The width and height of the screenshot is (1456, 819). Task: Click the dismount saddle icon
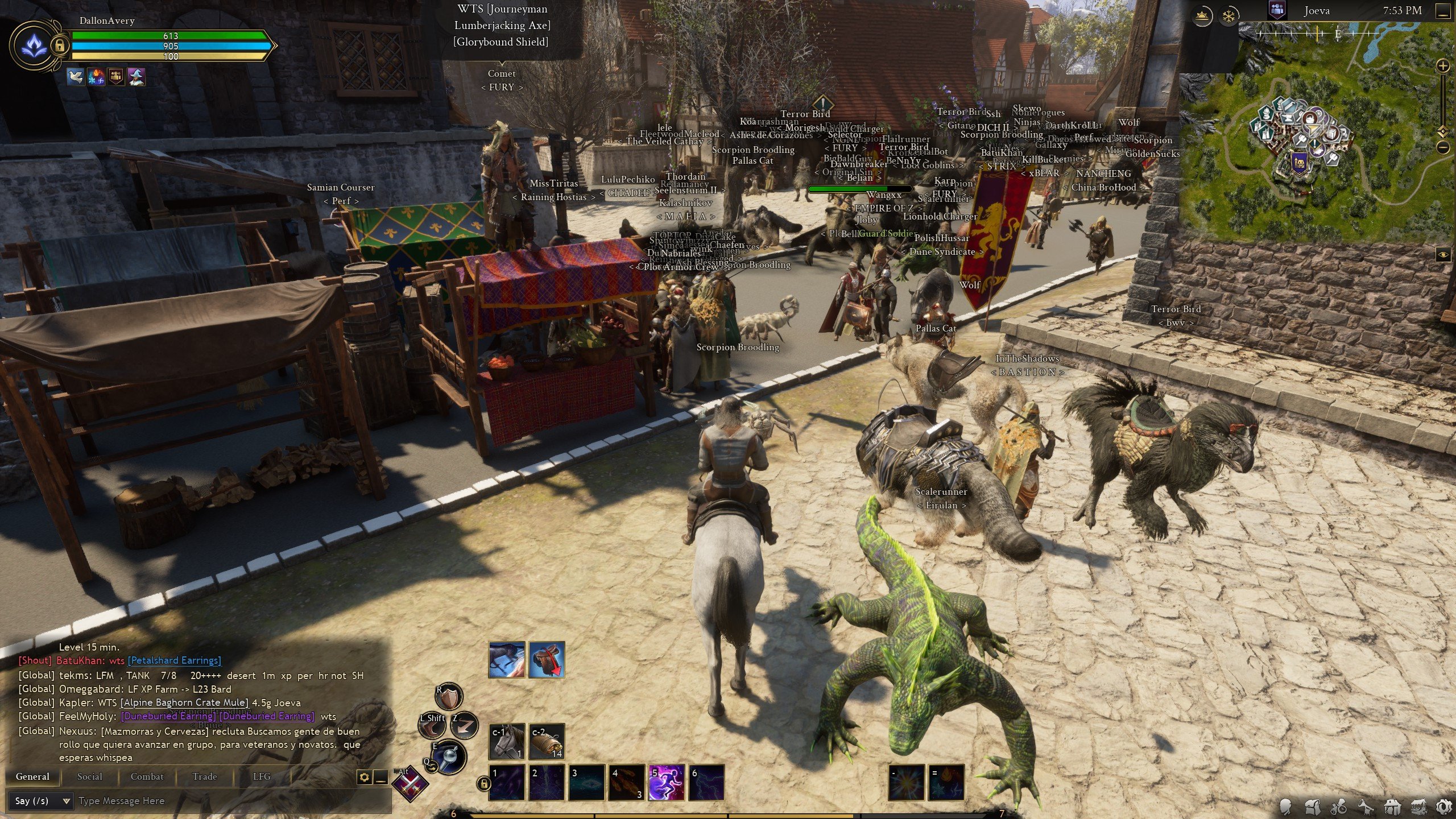point(547,660)
